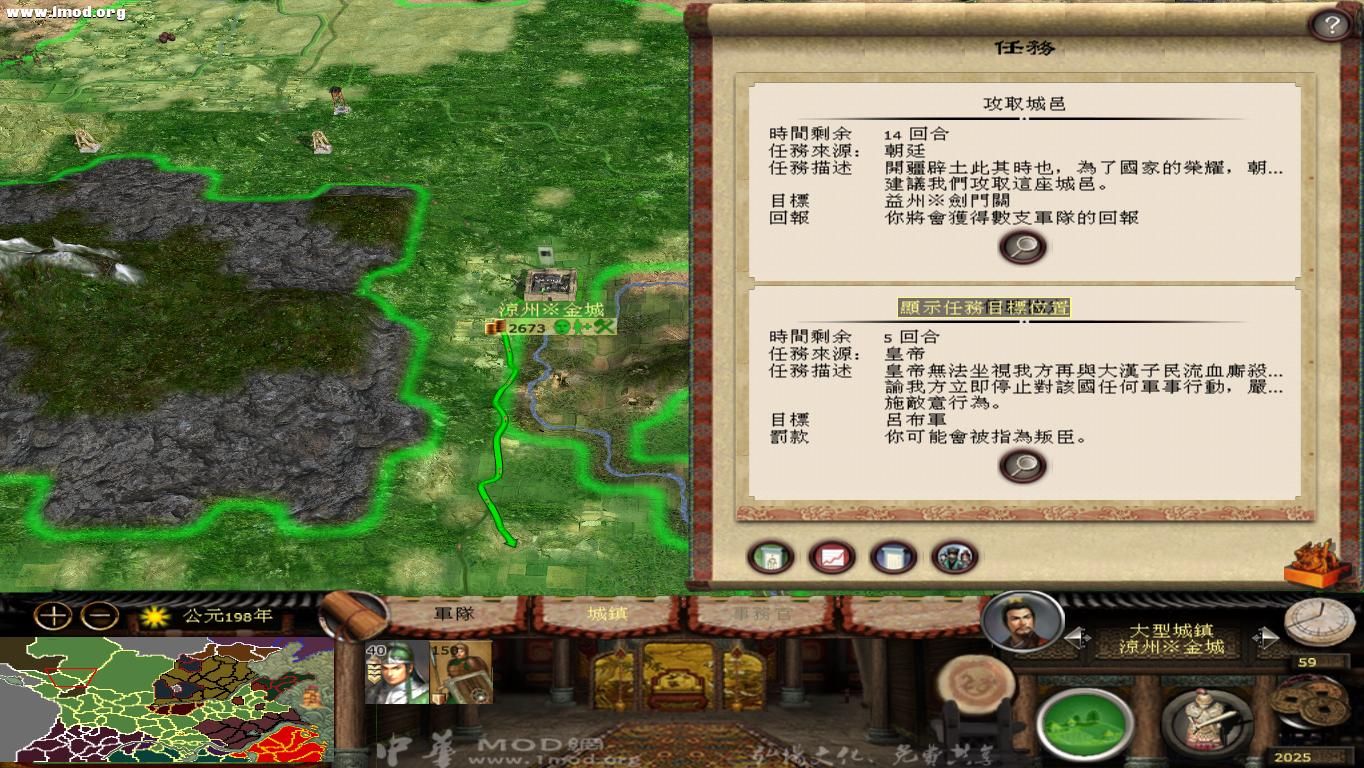
Task: Click the white column icon under the missions
Action: pos(893,558)
